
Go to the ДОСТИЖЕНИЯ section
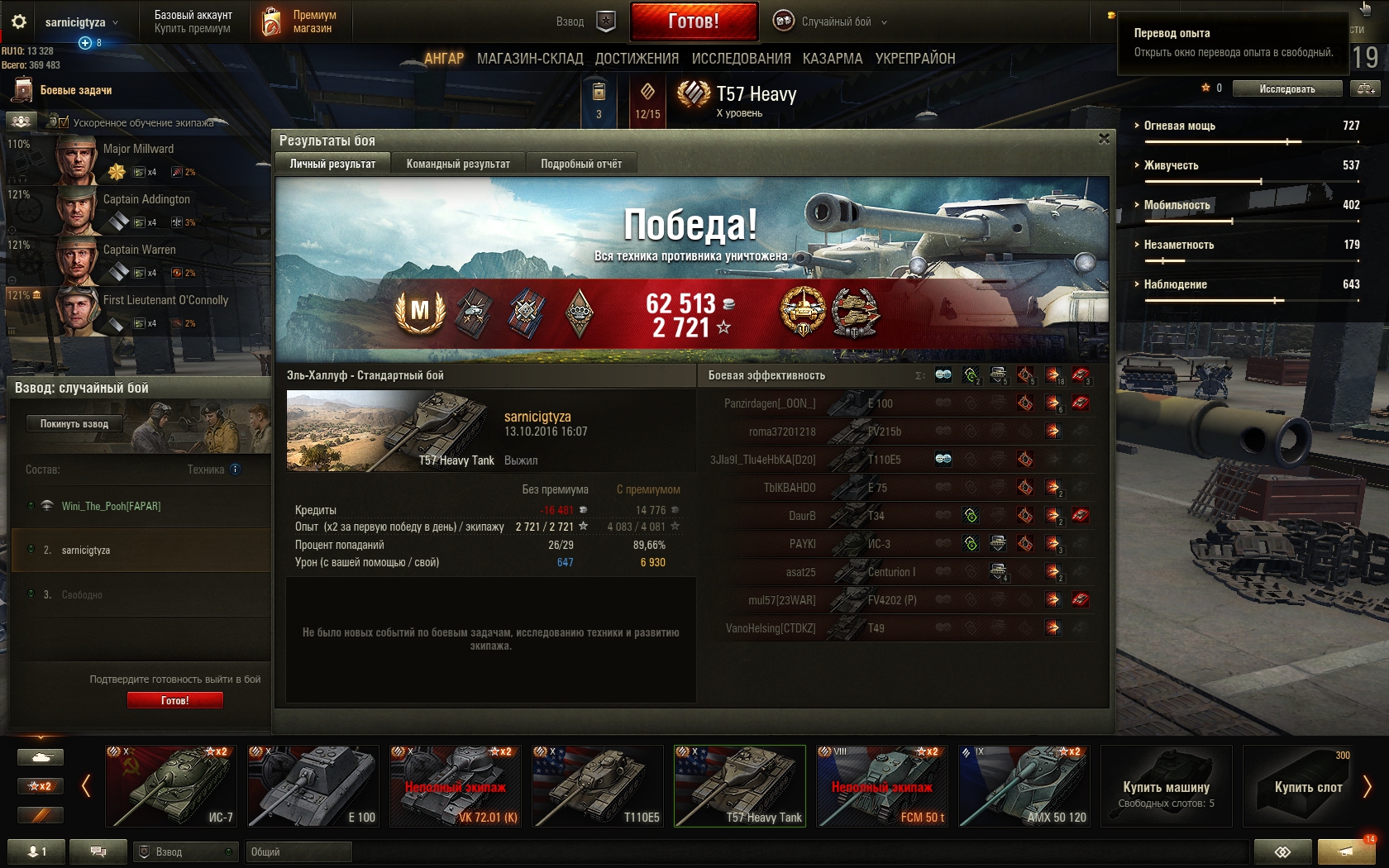(637, 59)
